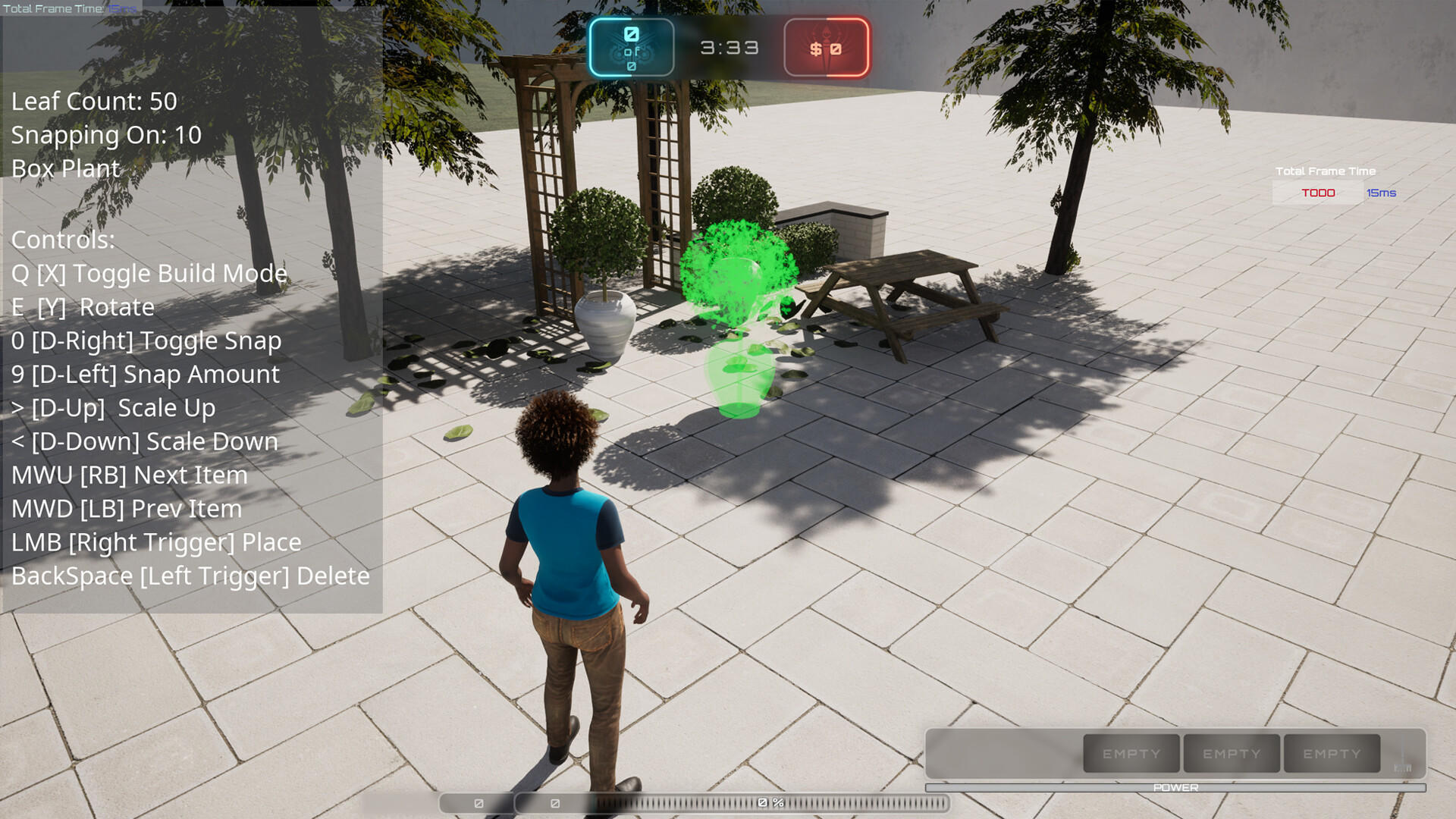
Task: Click the small grid icon beside the EMPTY slots
Action: pyautogui.click(x=1404, y=768)
